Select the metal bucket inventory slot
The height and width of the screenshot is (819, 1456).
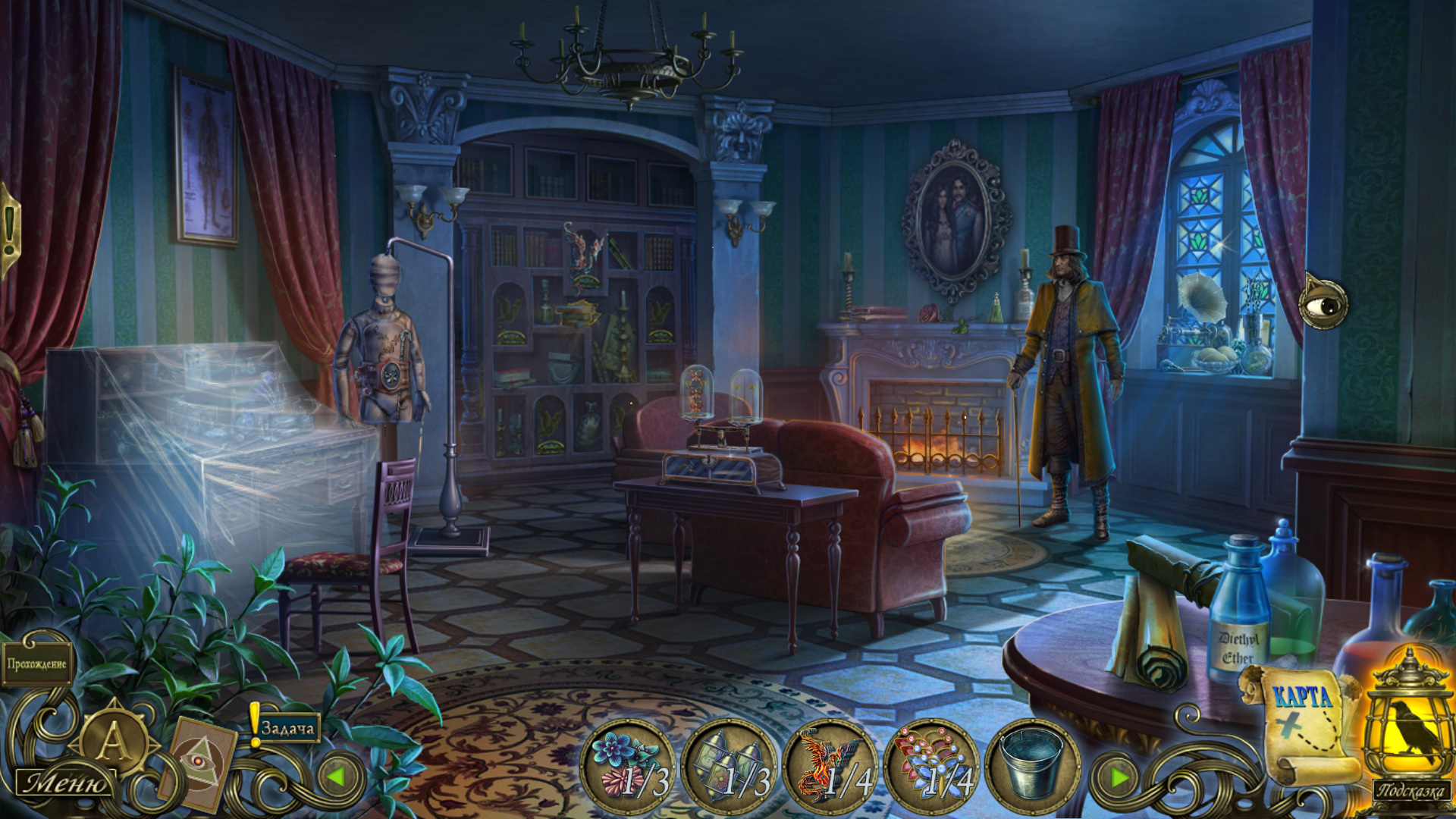1031,766
